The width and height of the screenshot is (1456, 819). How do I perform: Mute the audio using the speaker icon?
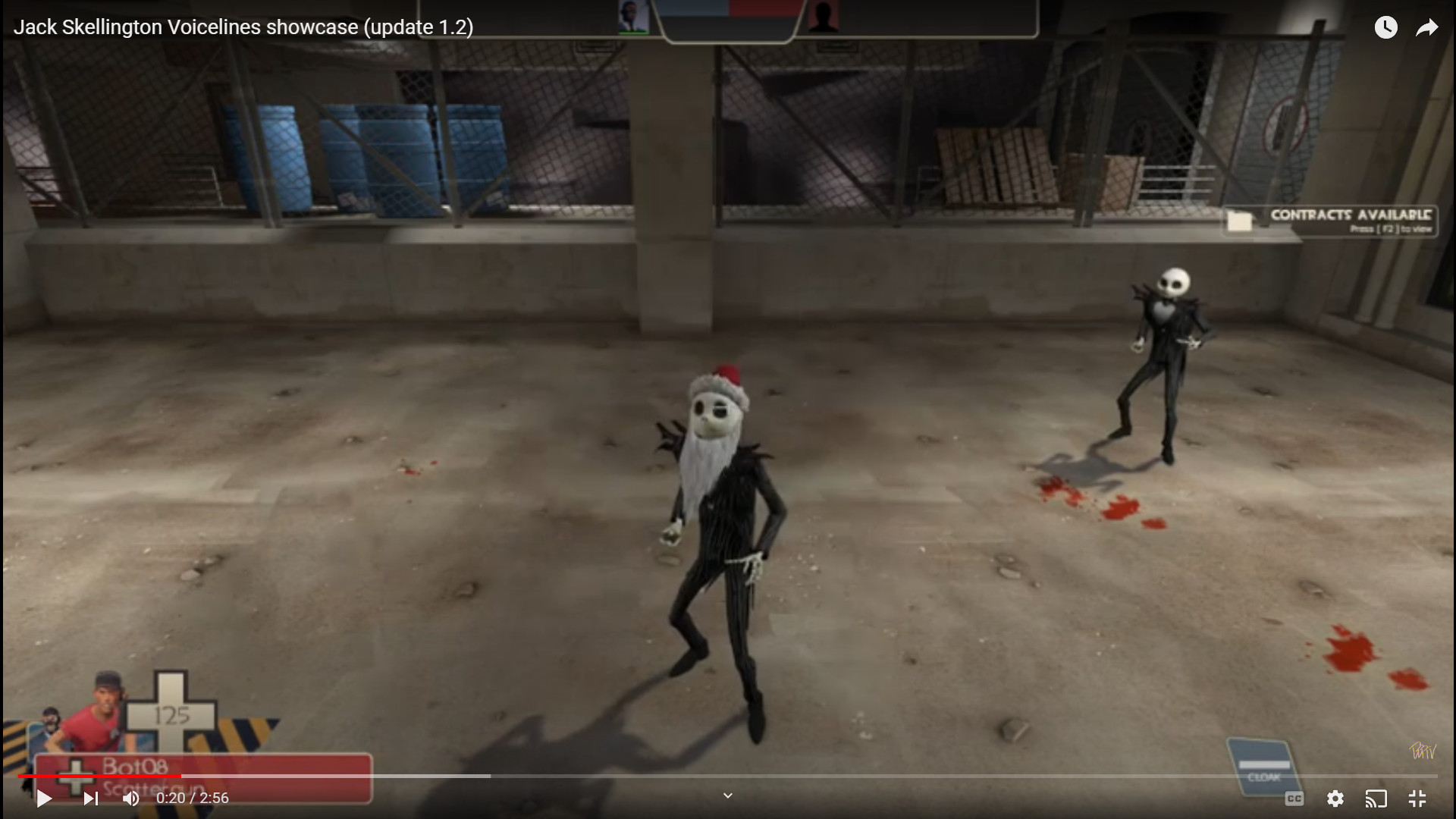[x=131, y=799]
